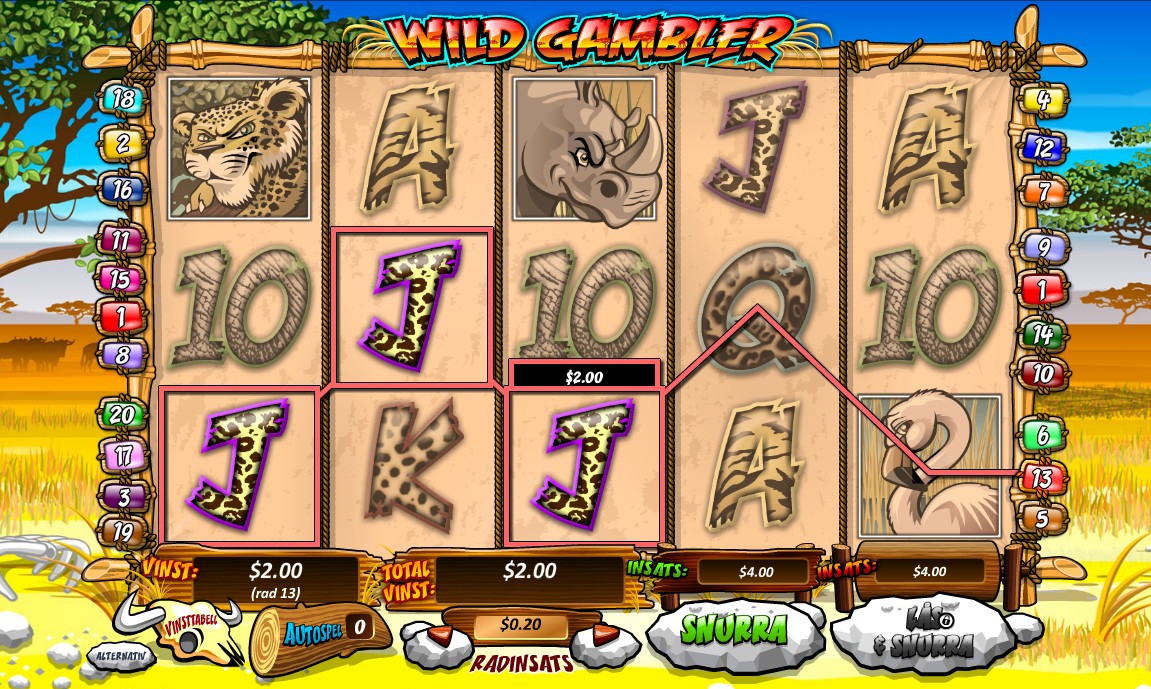The image size is (1151, 689).
Task: Select the leopard symbol tile
Action: click(239, 148)
